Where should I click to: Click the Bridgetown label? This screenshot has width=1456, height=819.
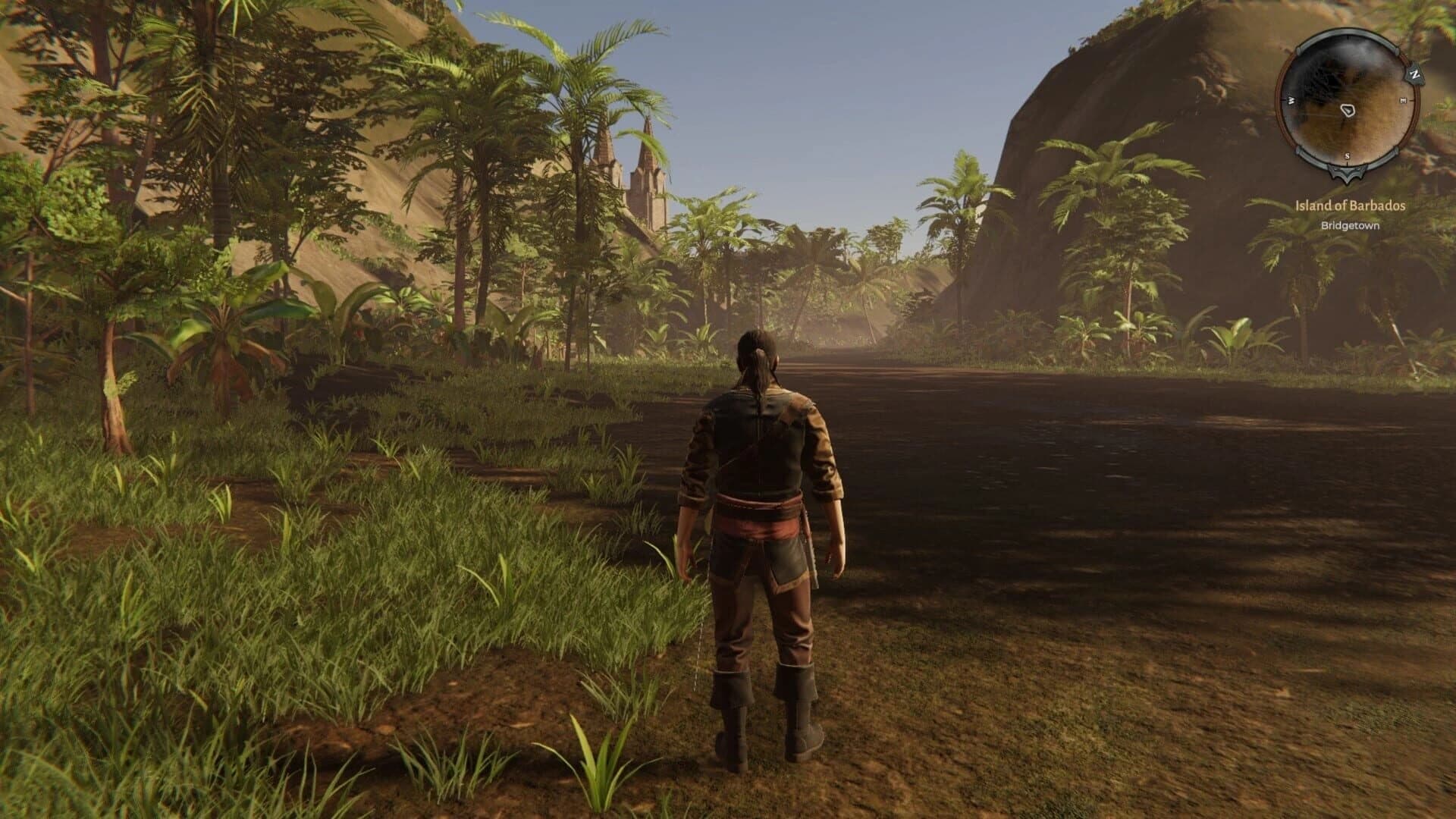pos(1351,225)
